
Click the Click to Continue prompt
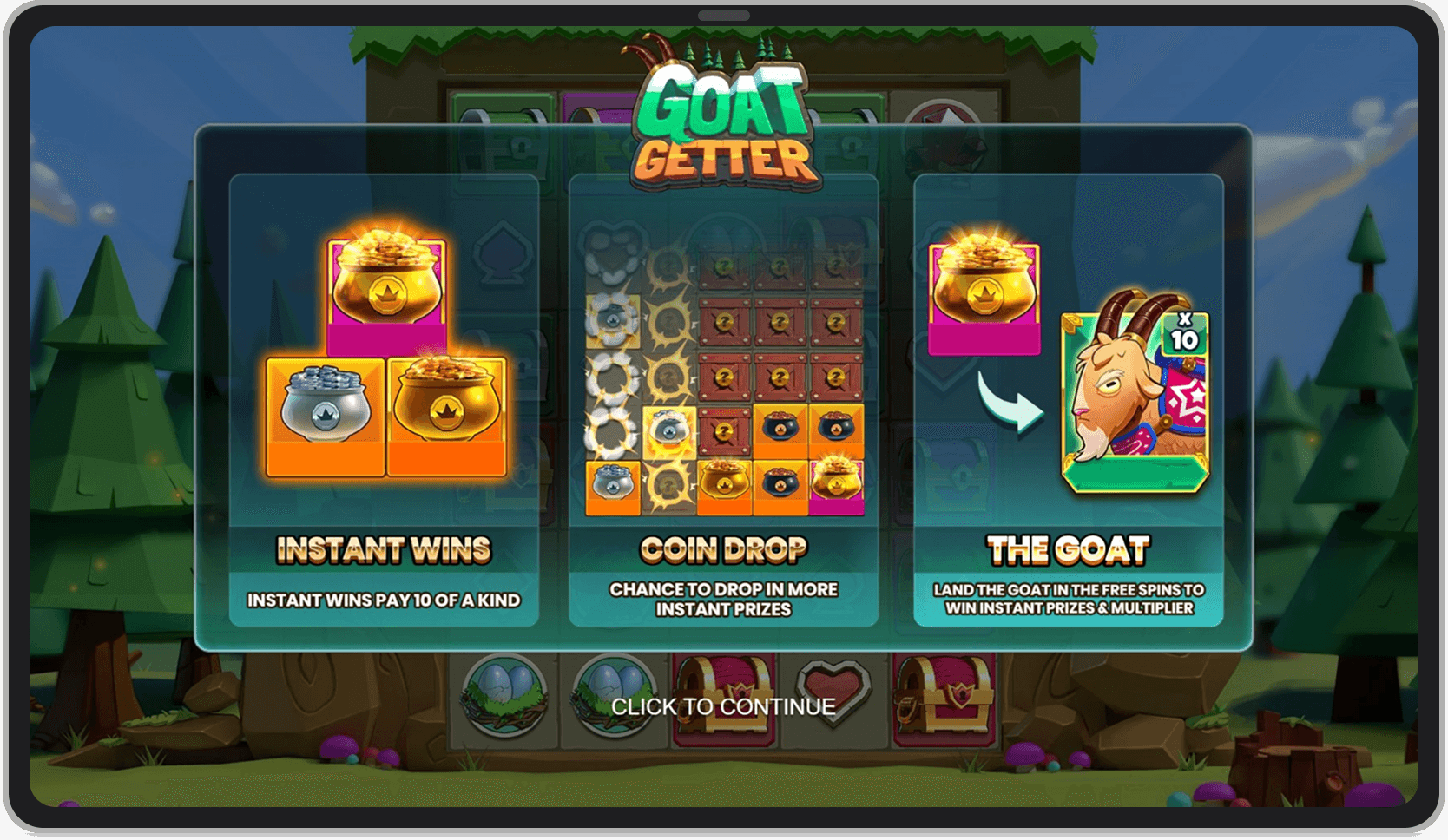[723, 706]
